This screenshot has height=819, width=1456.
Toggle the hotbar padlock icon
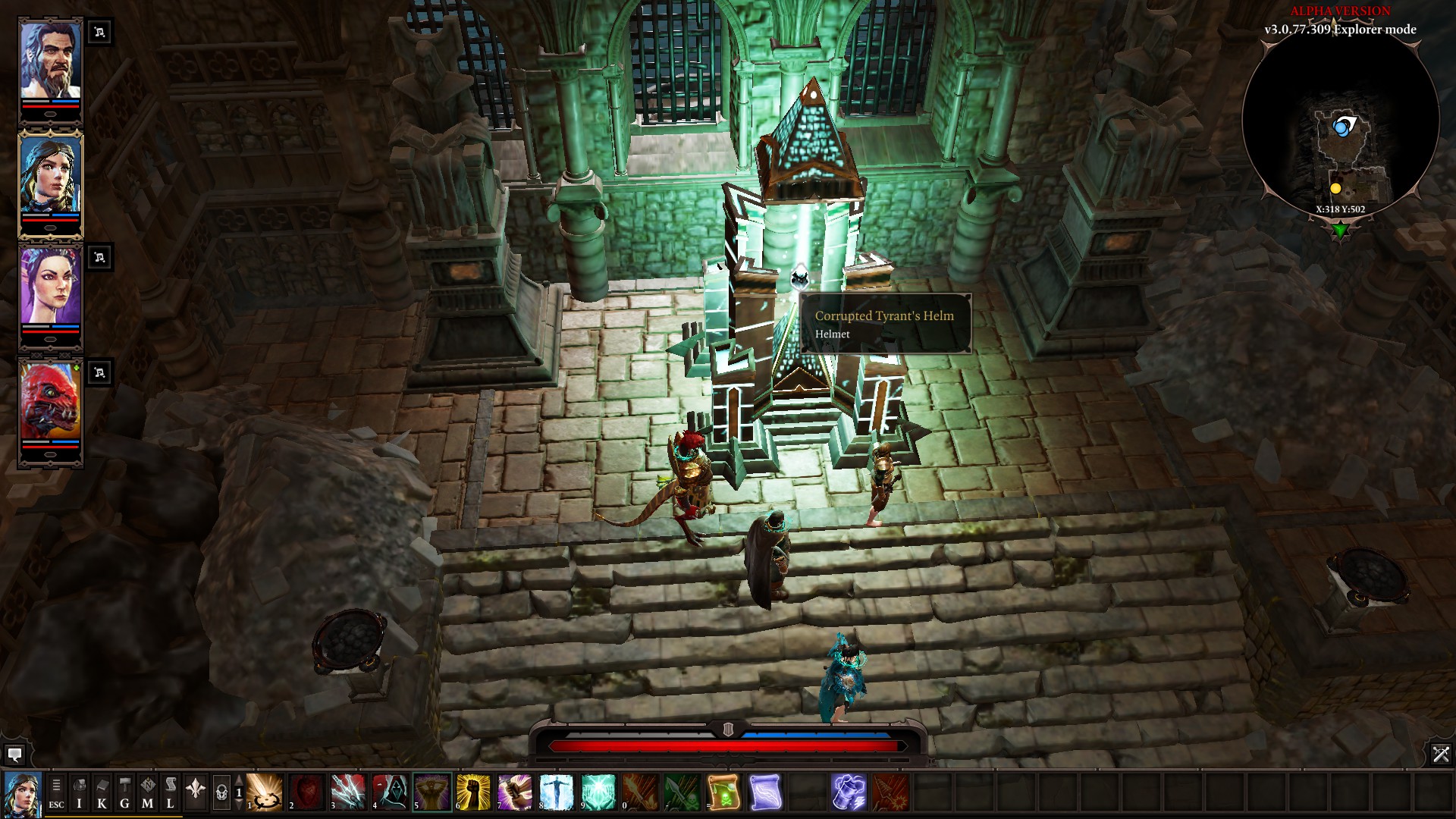click(221, 792)
